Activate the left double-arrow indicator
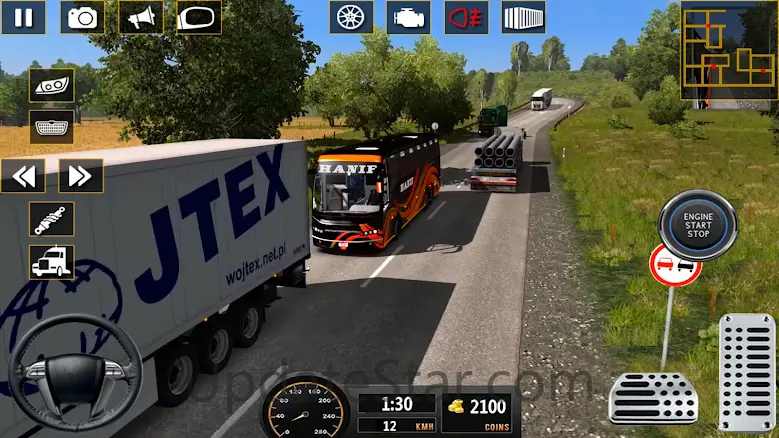This screenshot has width=779, height=438. [23, 176]
